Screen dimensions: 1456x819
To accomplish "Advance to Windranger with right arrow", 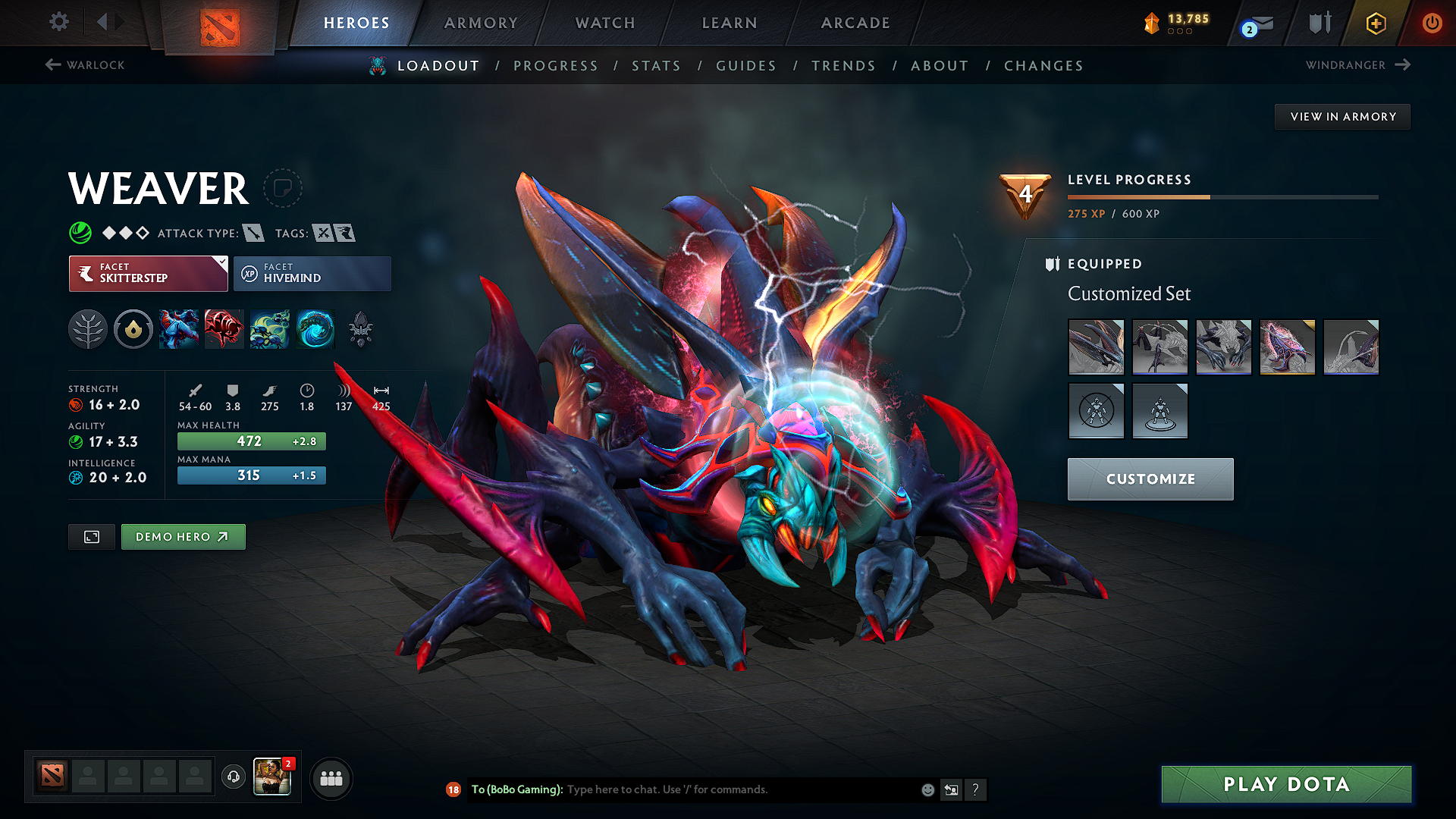I will 1401,65.
